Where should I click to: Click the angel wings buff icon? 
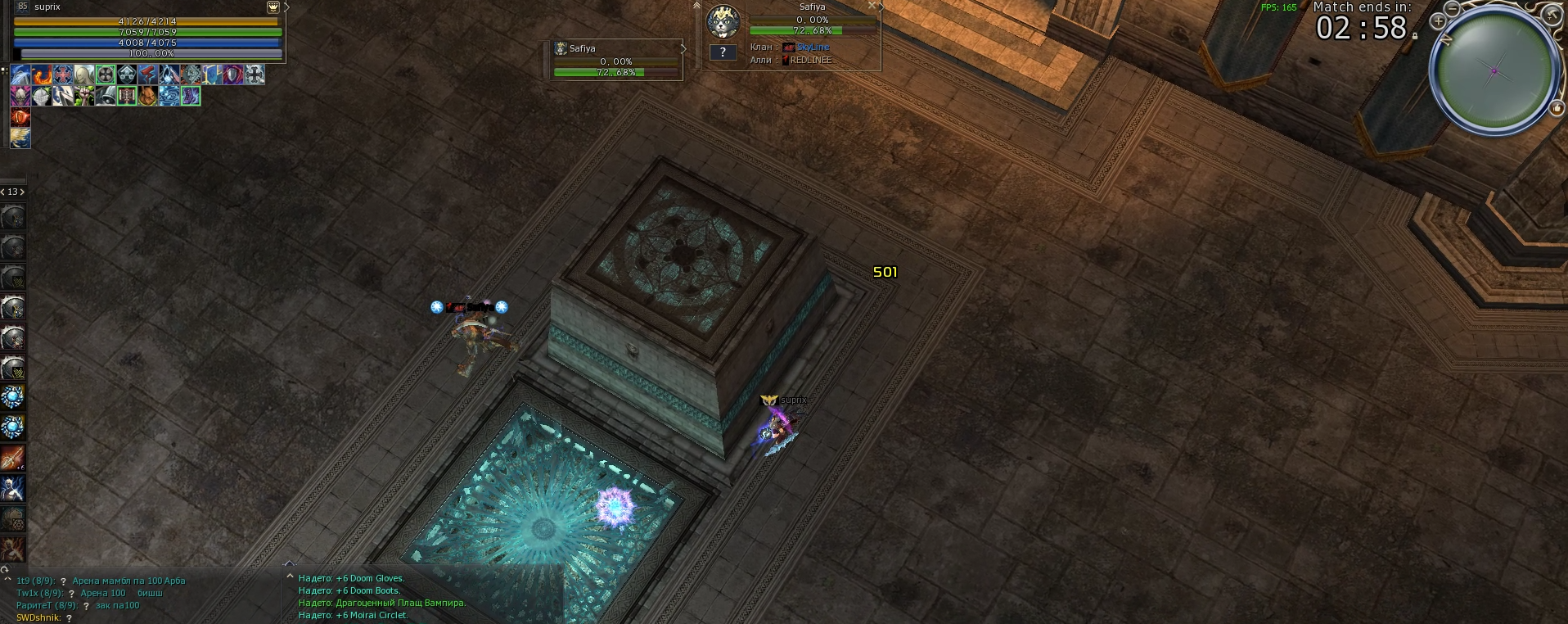(x=20, y=139)
